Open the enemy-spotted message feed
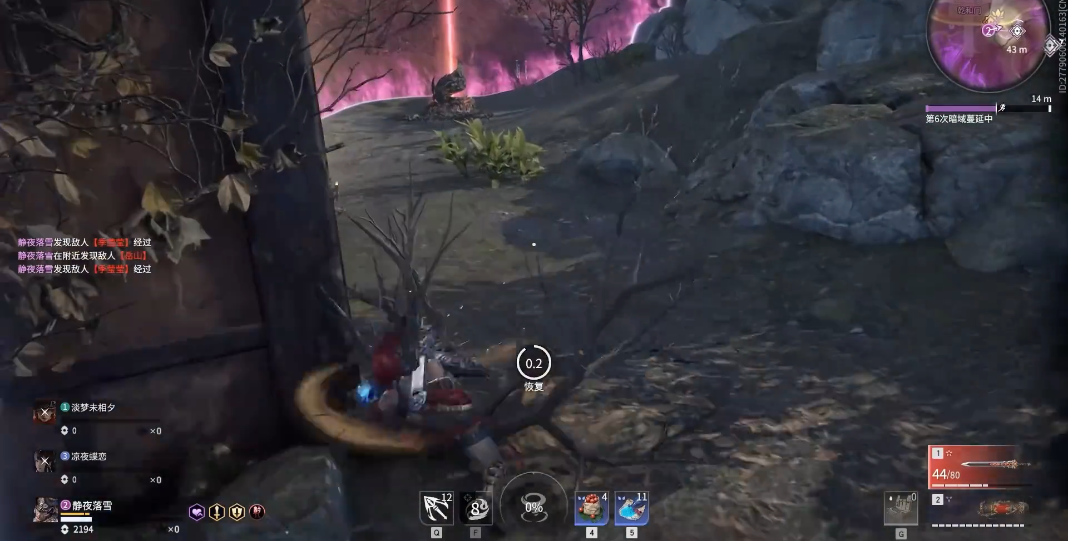 click(x=84, y=255)
